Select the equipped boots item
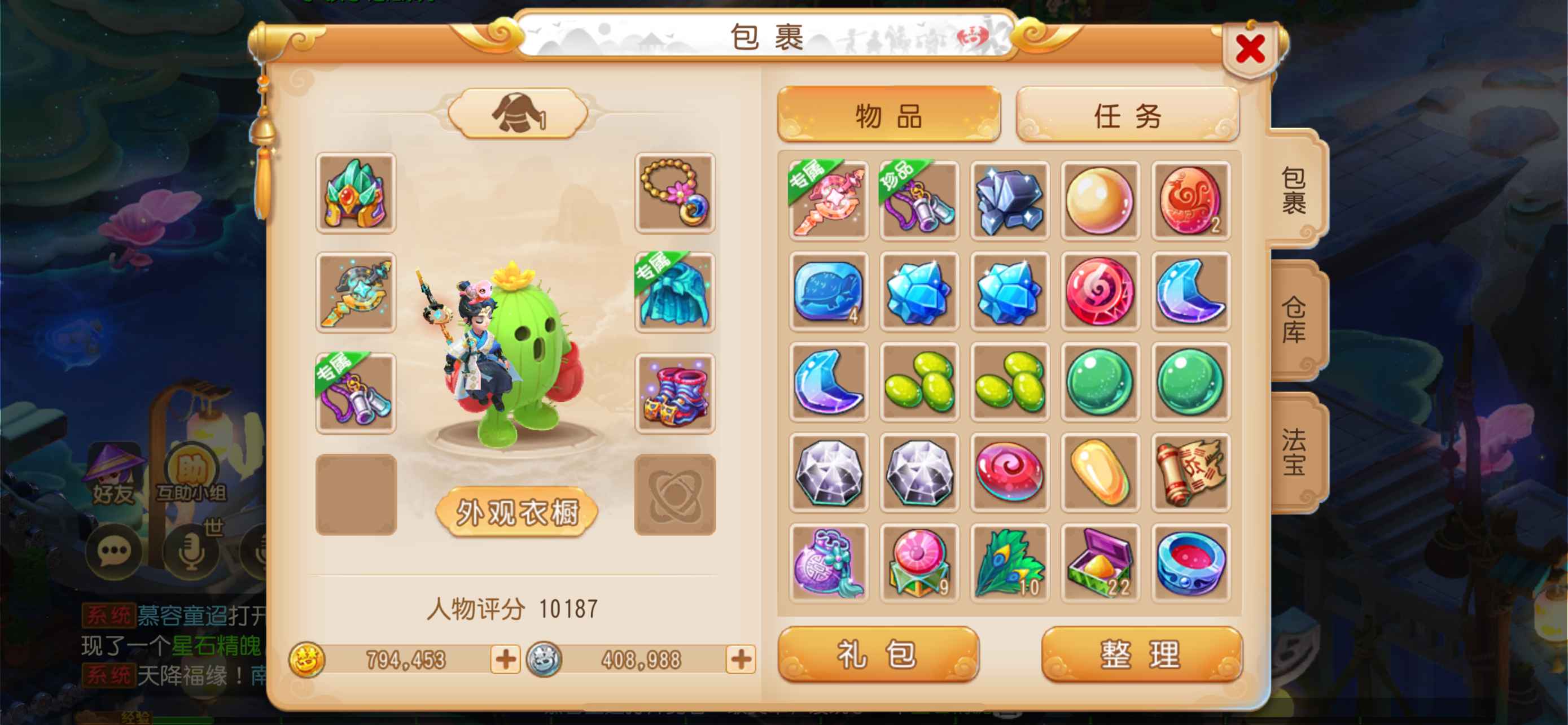The width and height of the screenshot is (1568, 725). click(674, 396)
